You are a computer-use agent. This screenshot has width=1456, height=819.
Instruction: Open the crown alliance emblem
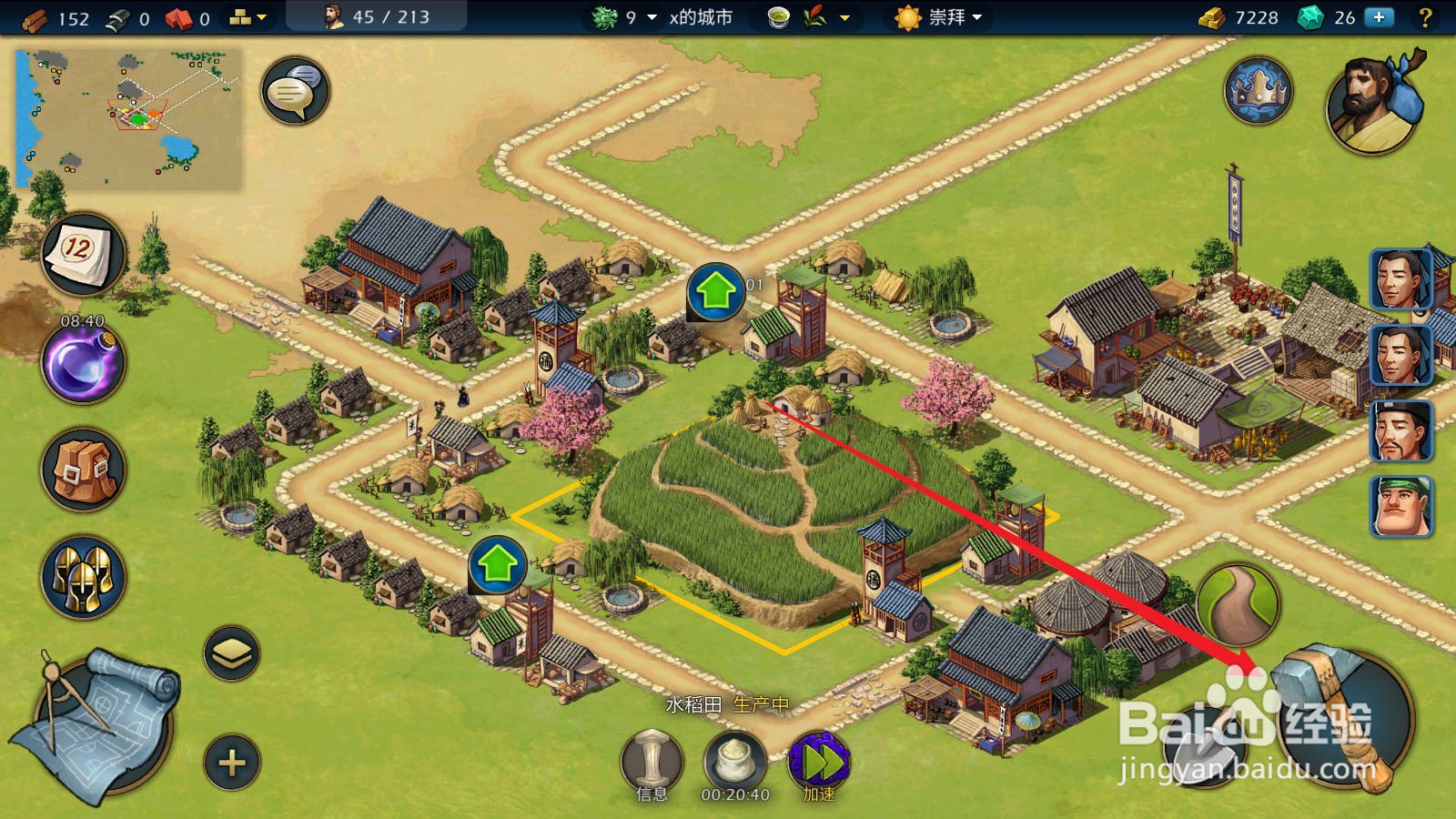tap(1259, 91)
